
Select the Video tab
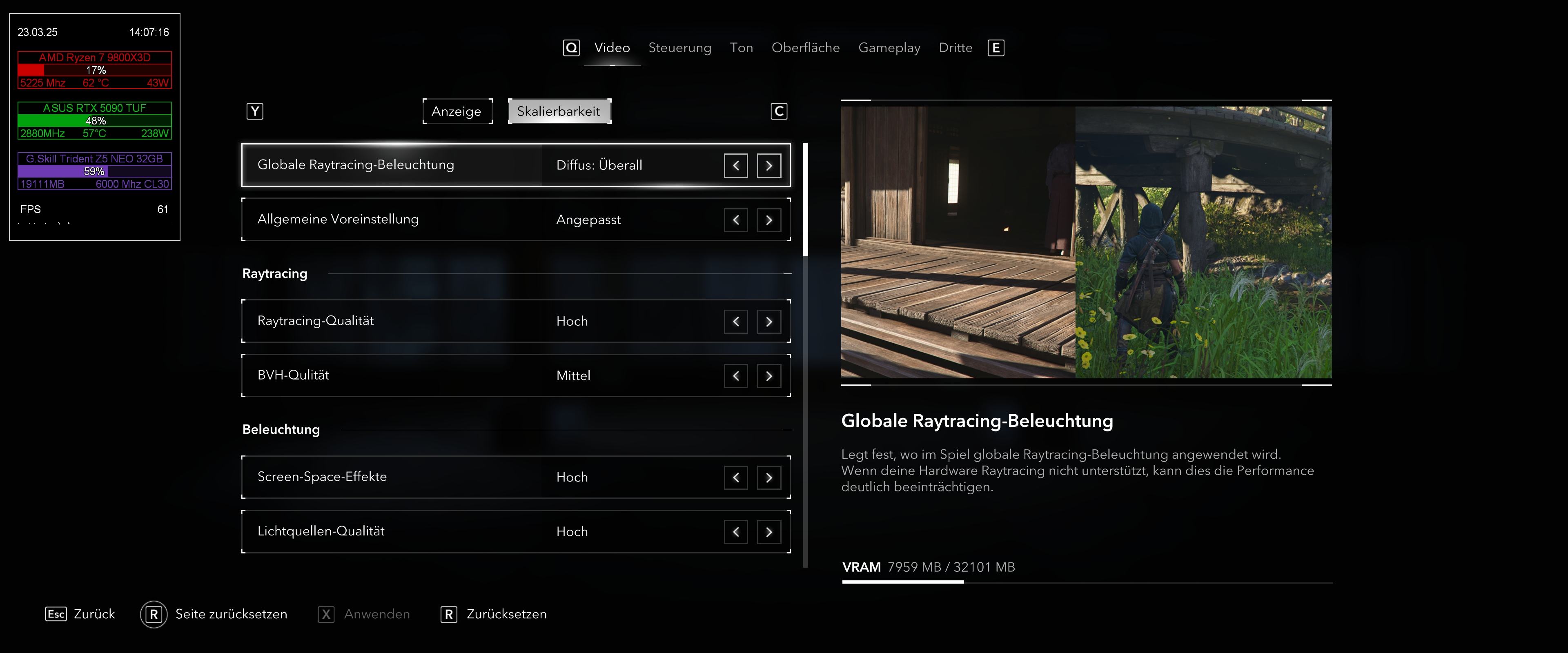[x=612, y=48]
